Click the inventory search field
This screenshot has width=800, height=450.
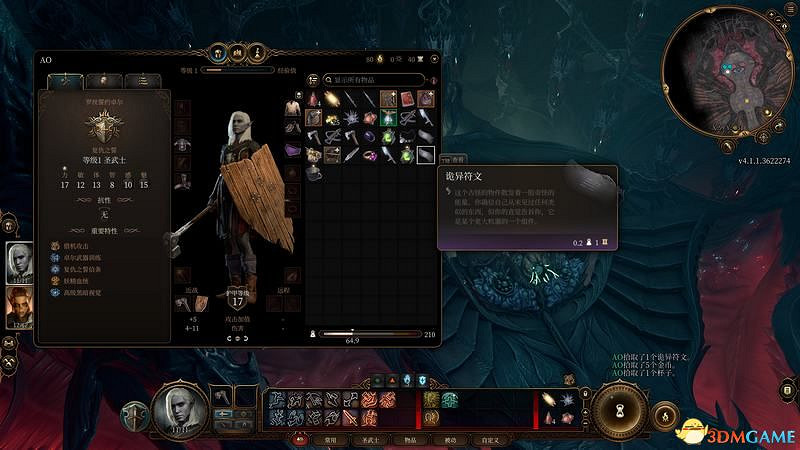point(371,80)
